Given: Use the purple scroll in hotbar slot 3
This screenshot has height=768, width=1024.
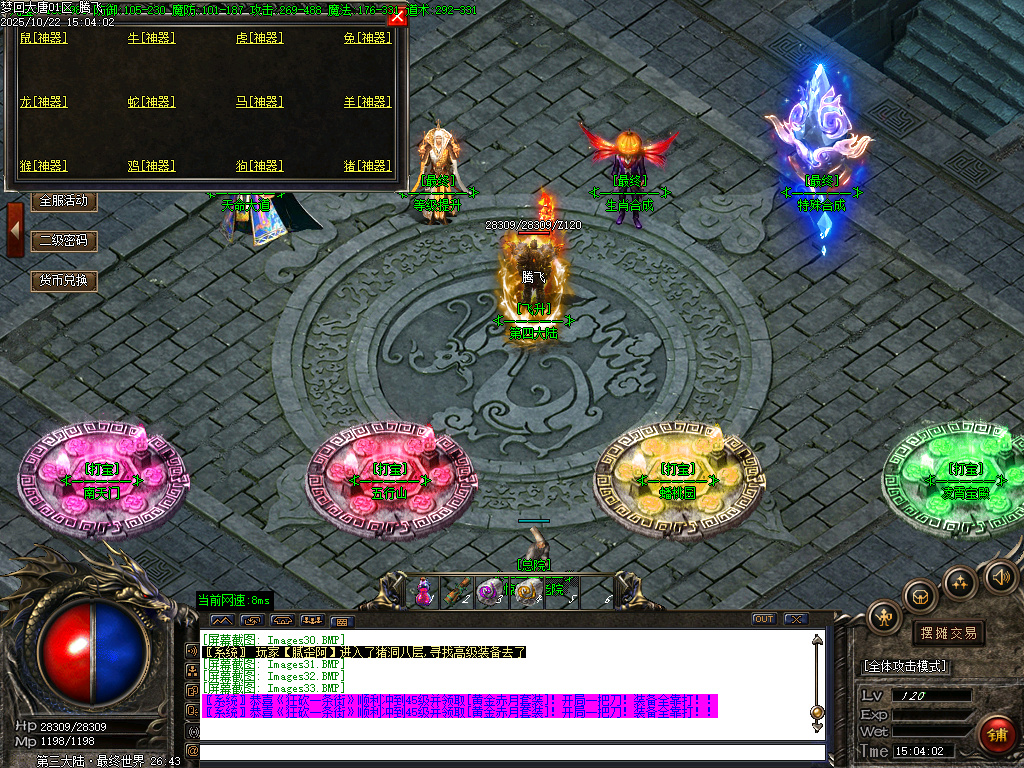Looking at the screenshot, I should click(x=491, y=592).
